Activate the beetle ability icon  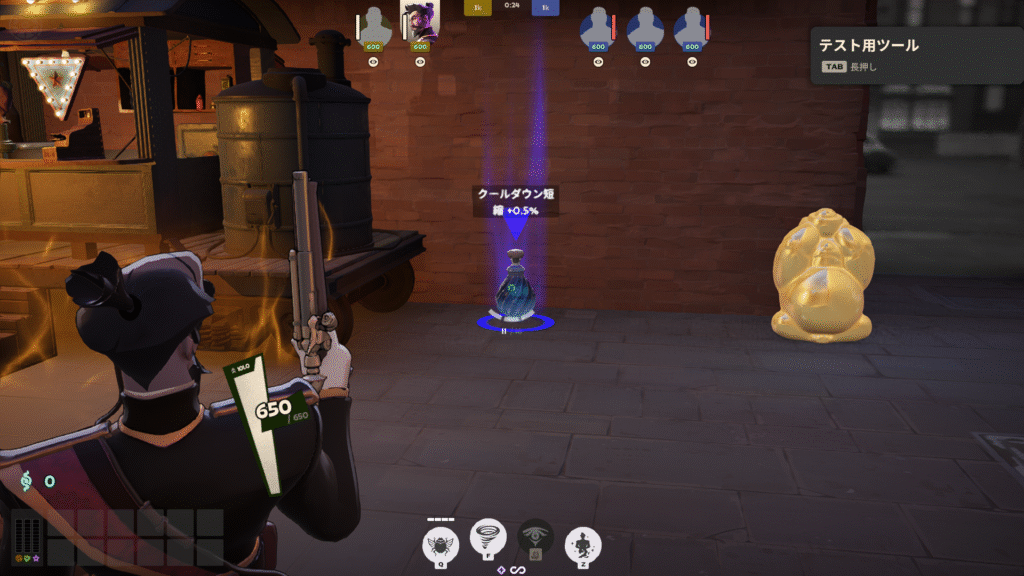click(x=441, y=544)
